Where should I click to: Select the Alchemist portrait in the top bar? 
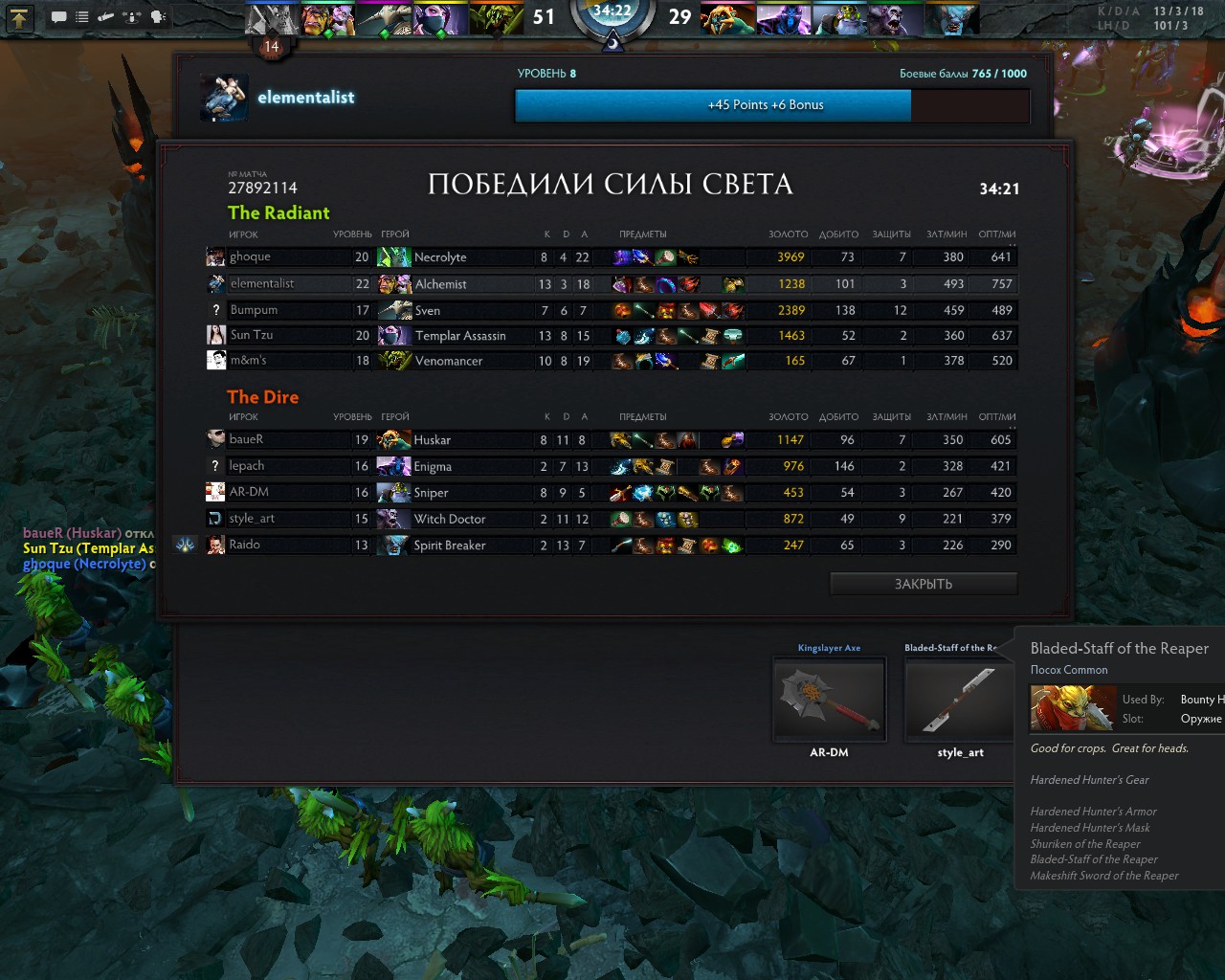coord(328,19)
